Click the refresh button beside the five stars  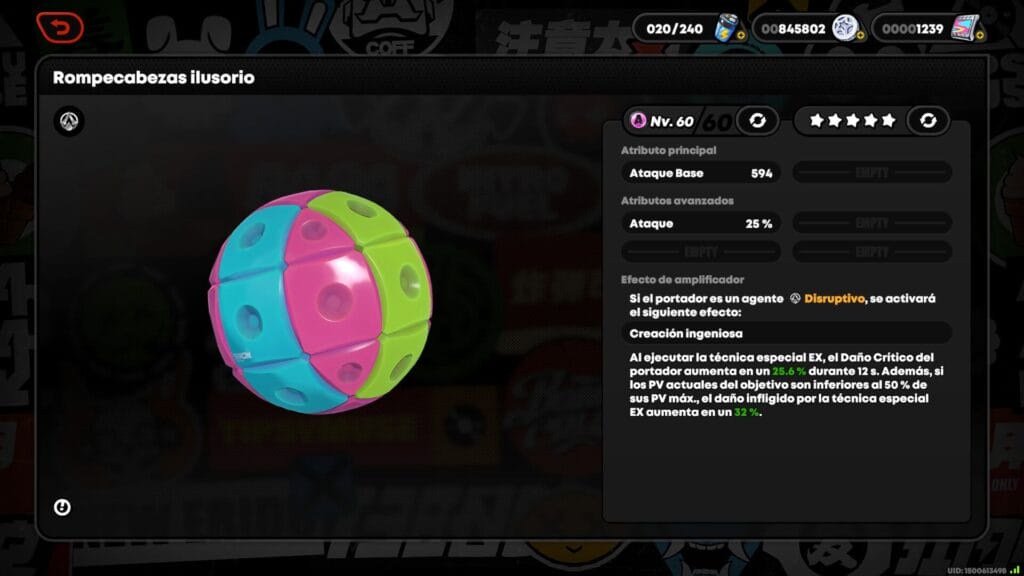coord(928,121)
